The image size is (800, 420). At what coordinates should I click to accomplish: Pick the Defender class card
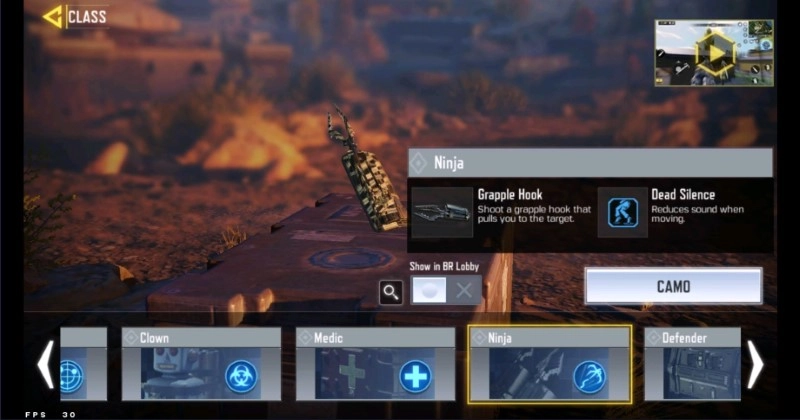(x=692, y=364)
